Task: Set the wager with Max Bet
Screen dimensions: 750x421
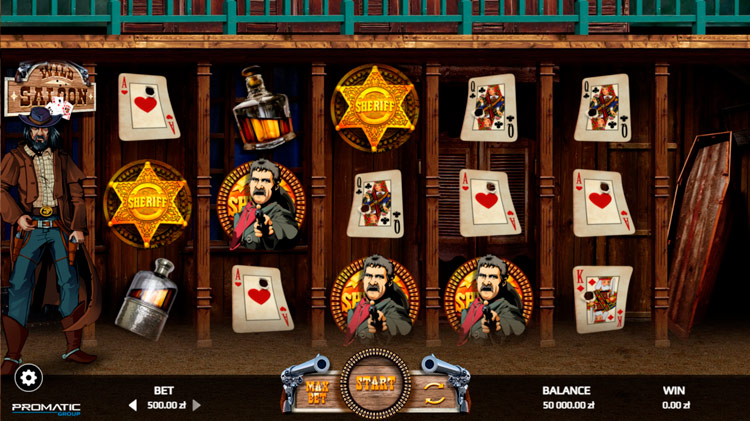Action: click(x=318, y=387)
